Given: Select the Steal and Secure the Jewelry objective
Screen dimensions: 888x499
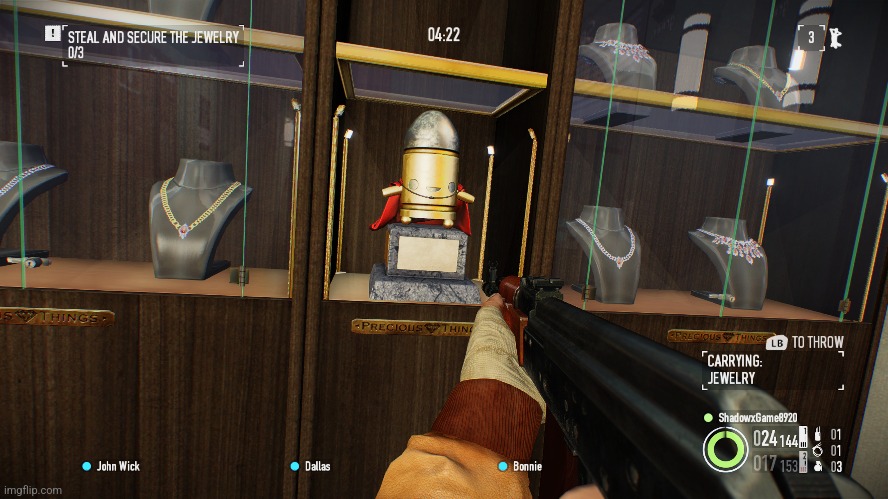Looking at the screenshot, I should point(153,38).
